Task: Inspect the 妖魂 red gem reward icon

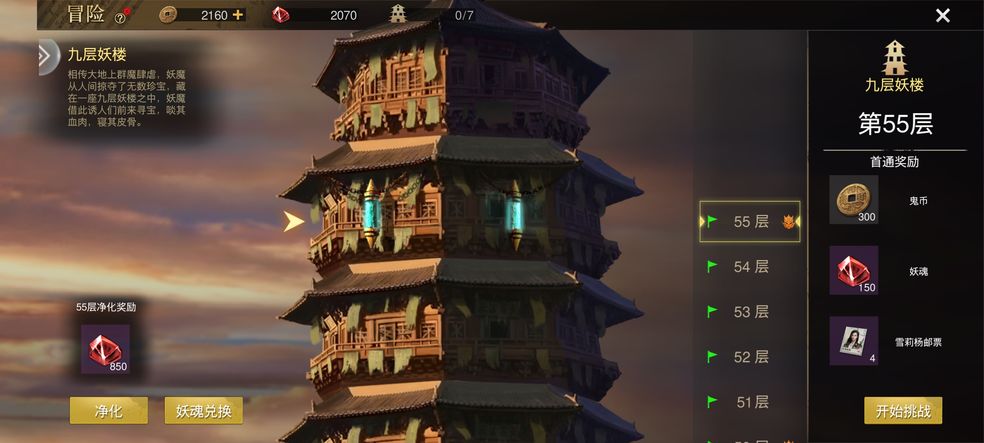Action: pos(853,270)
